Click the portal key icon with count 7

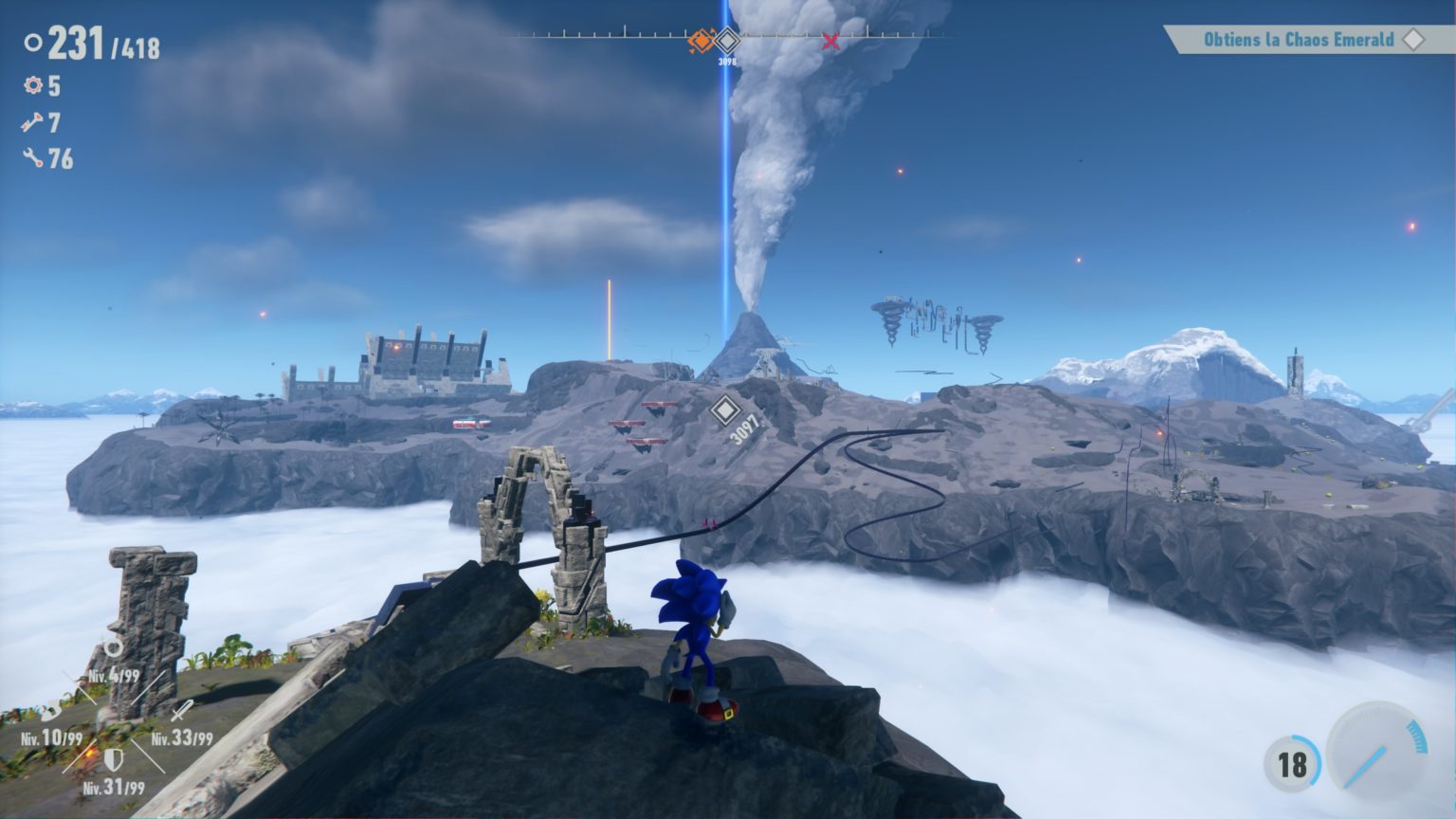(34, 123)
